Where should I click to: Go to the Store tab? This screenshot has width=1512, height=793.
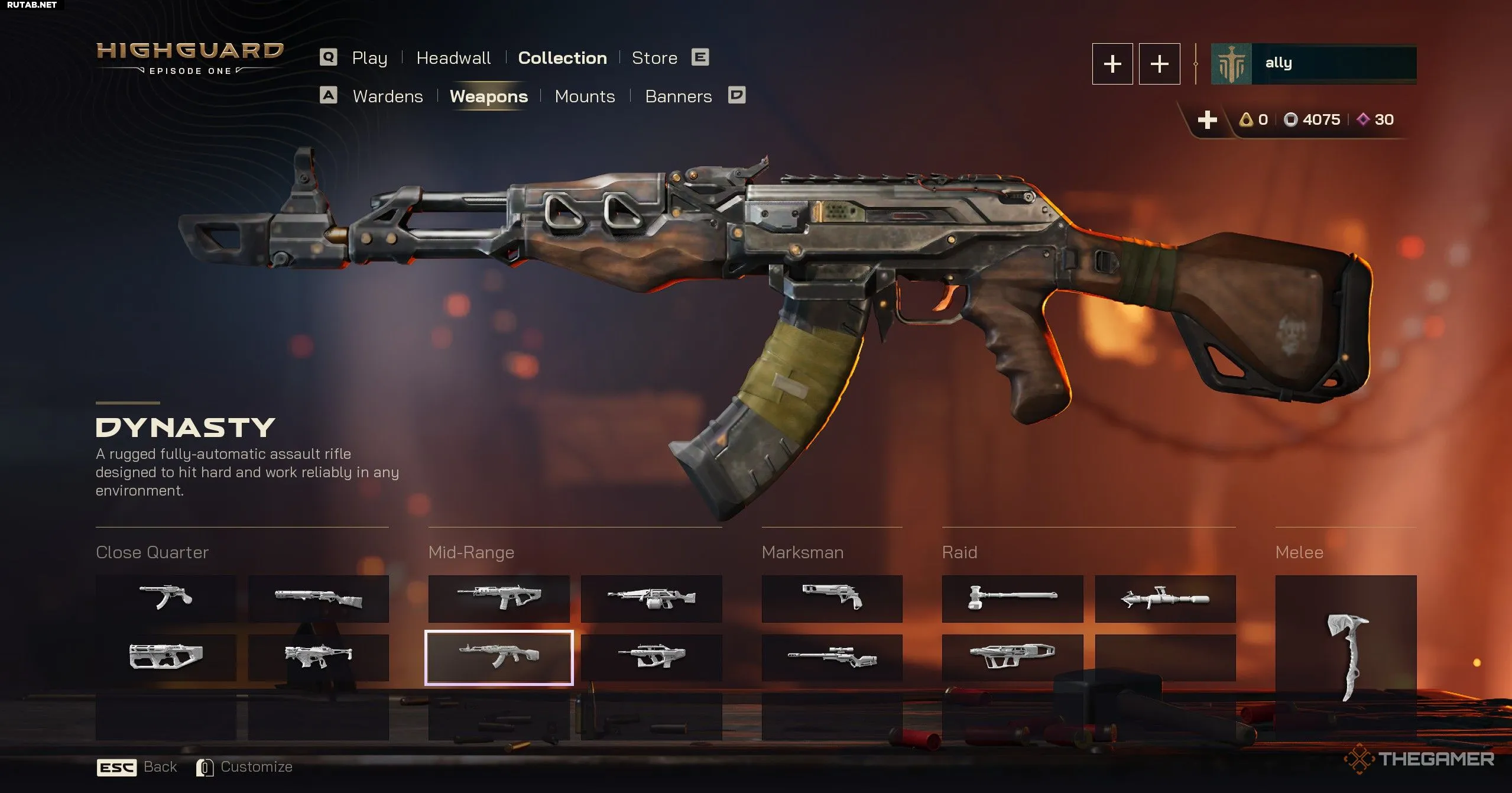tap(654, 58)
